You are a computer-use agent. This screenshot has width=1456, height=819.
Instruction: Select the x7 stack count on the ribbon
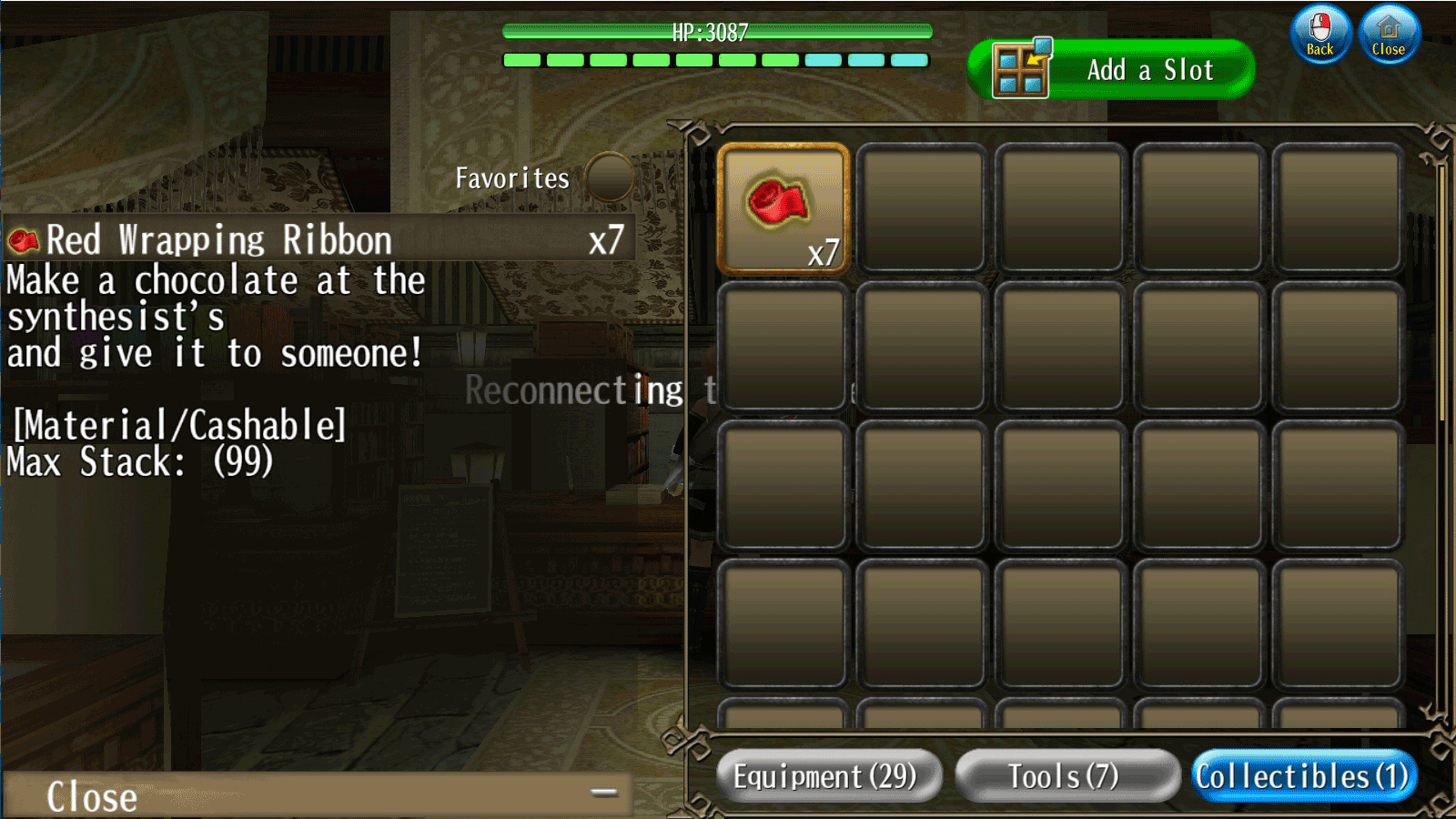(824, 256)
